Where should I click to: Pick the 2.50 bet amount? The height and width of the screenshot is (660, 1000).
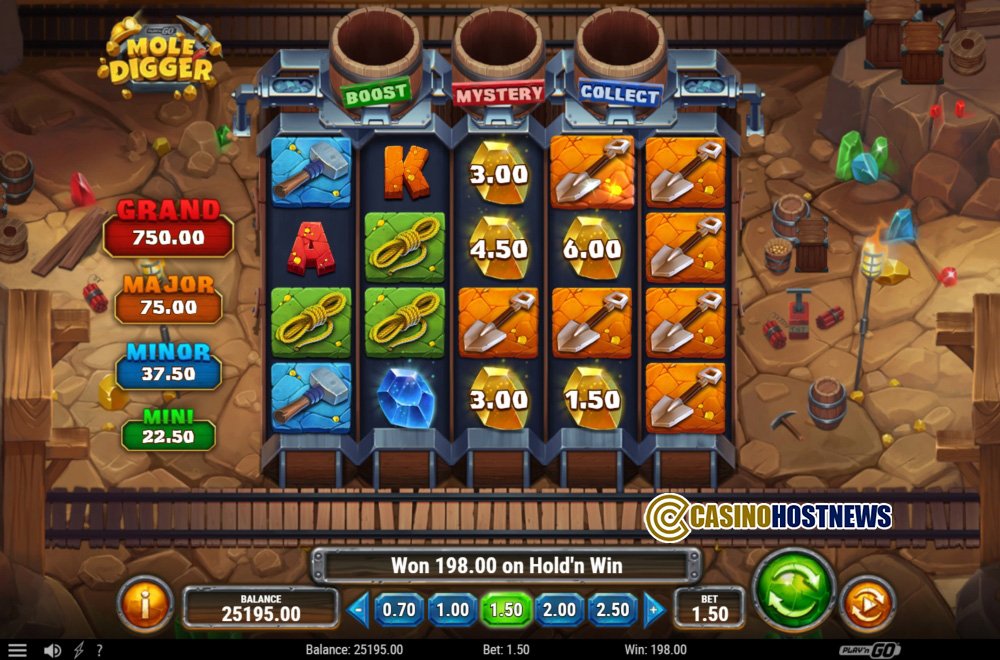pos(613,609)
